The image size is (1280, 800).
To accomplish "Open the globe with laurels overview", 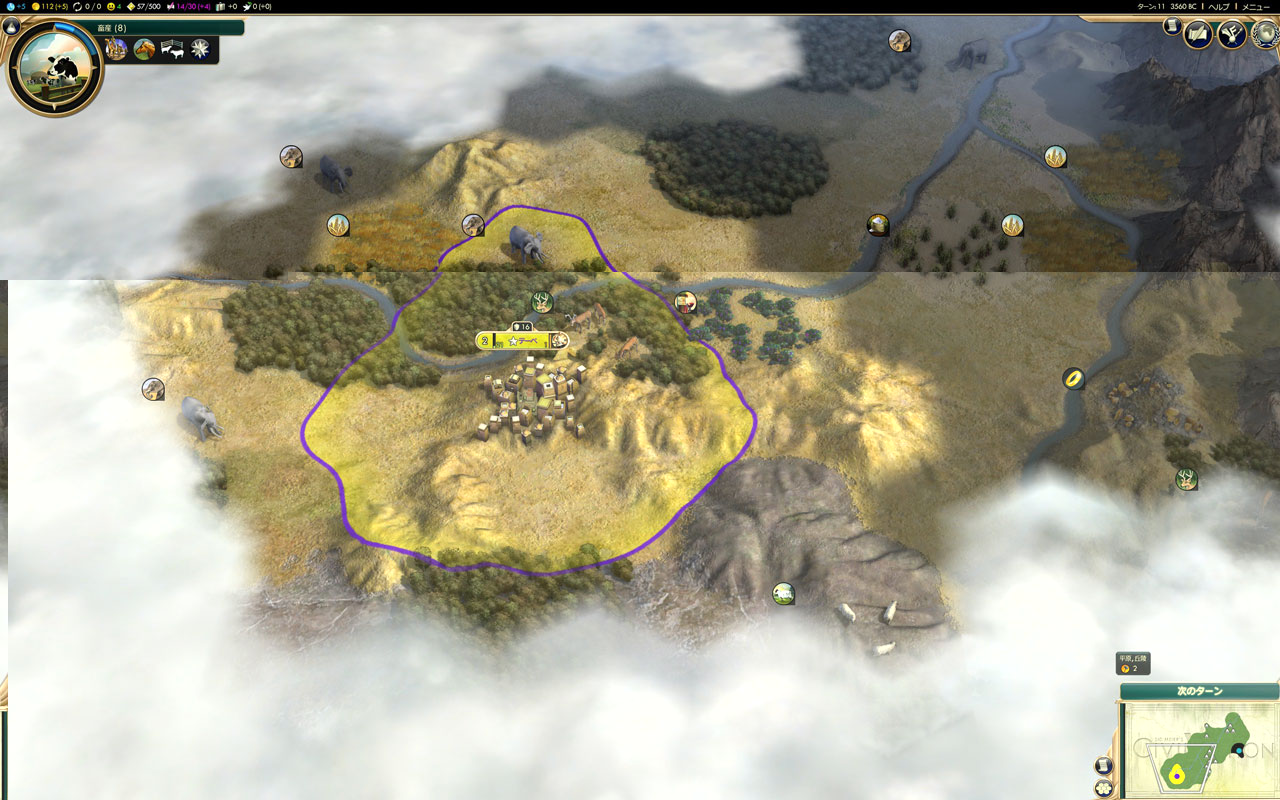I will [1266, 35].
